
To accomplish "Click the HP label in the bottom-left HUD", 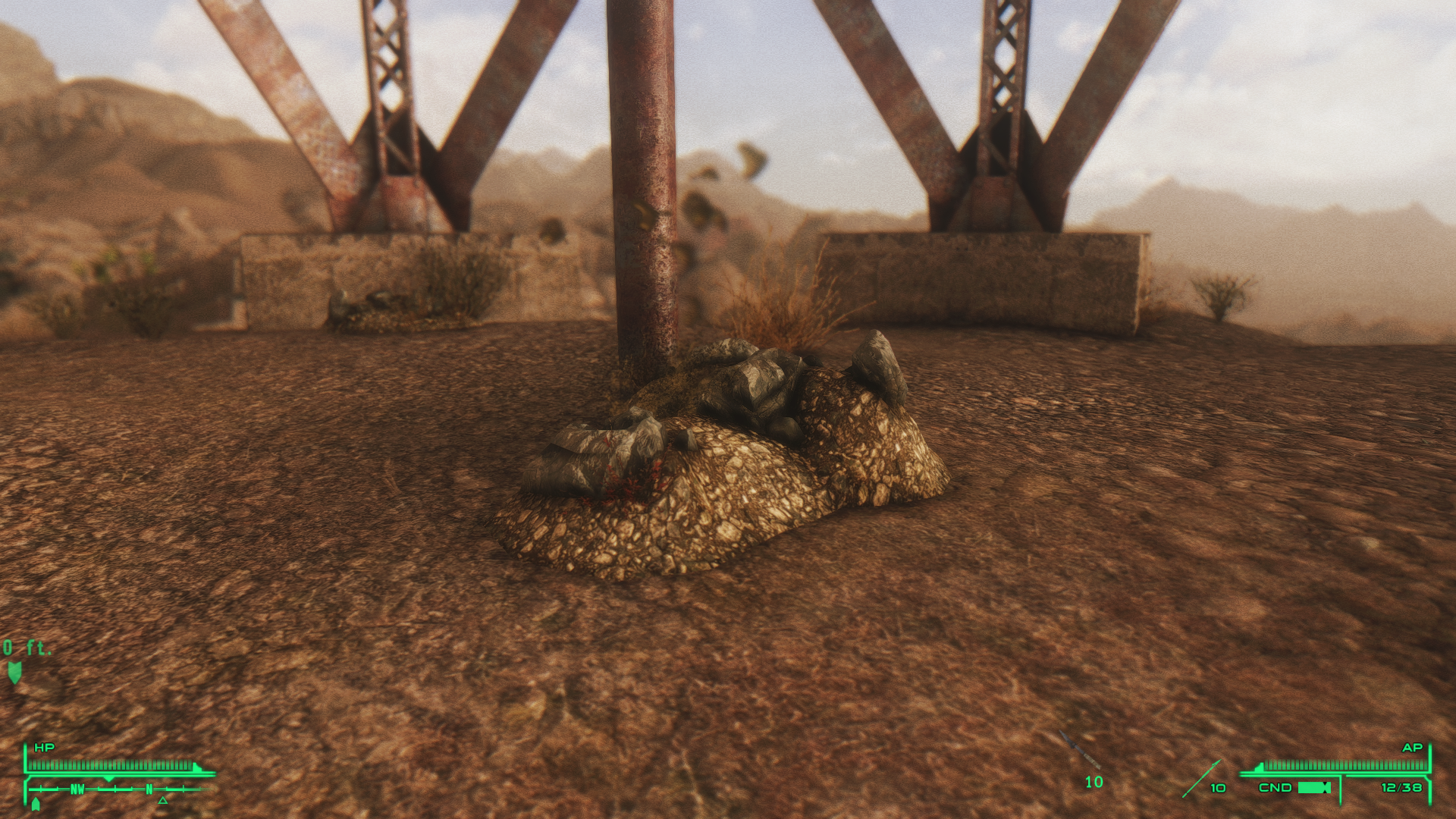I will point(45,746).
